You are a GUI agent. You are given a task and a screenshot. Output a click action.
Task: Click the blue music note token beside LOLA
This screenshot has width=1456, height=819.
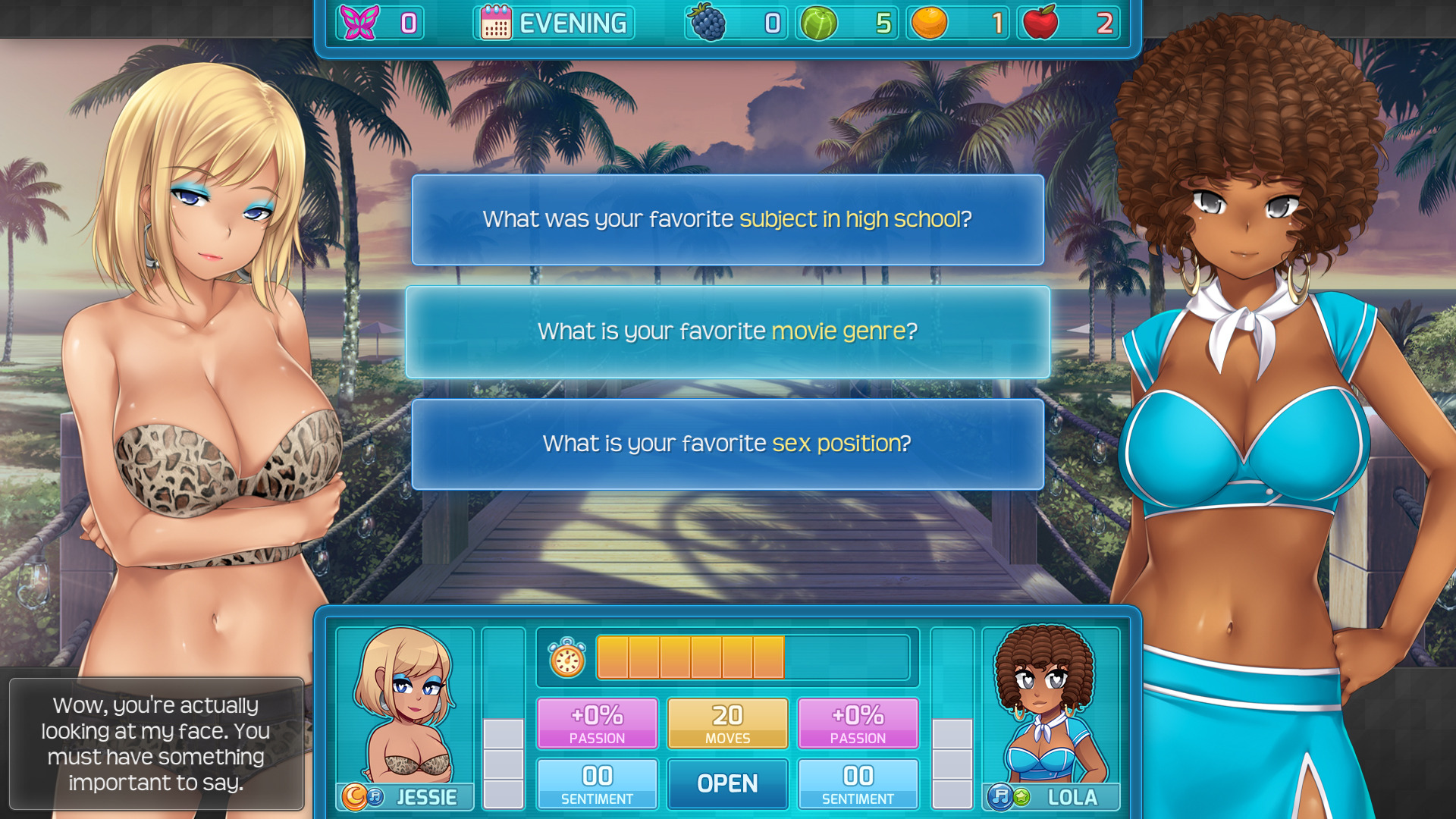coord(1001,799)
